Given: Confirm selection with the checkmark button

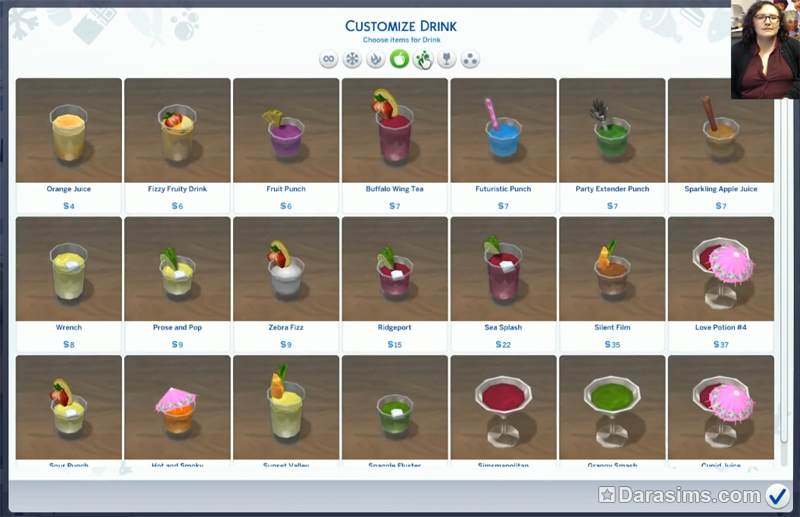Looking at the screenshot, I should (x=777, y=495).
